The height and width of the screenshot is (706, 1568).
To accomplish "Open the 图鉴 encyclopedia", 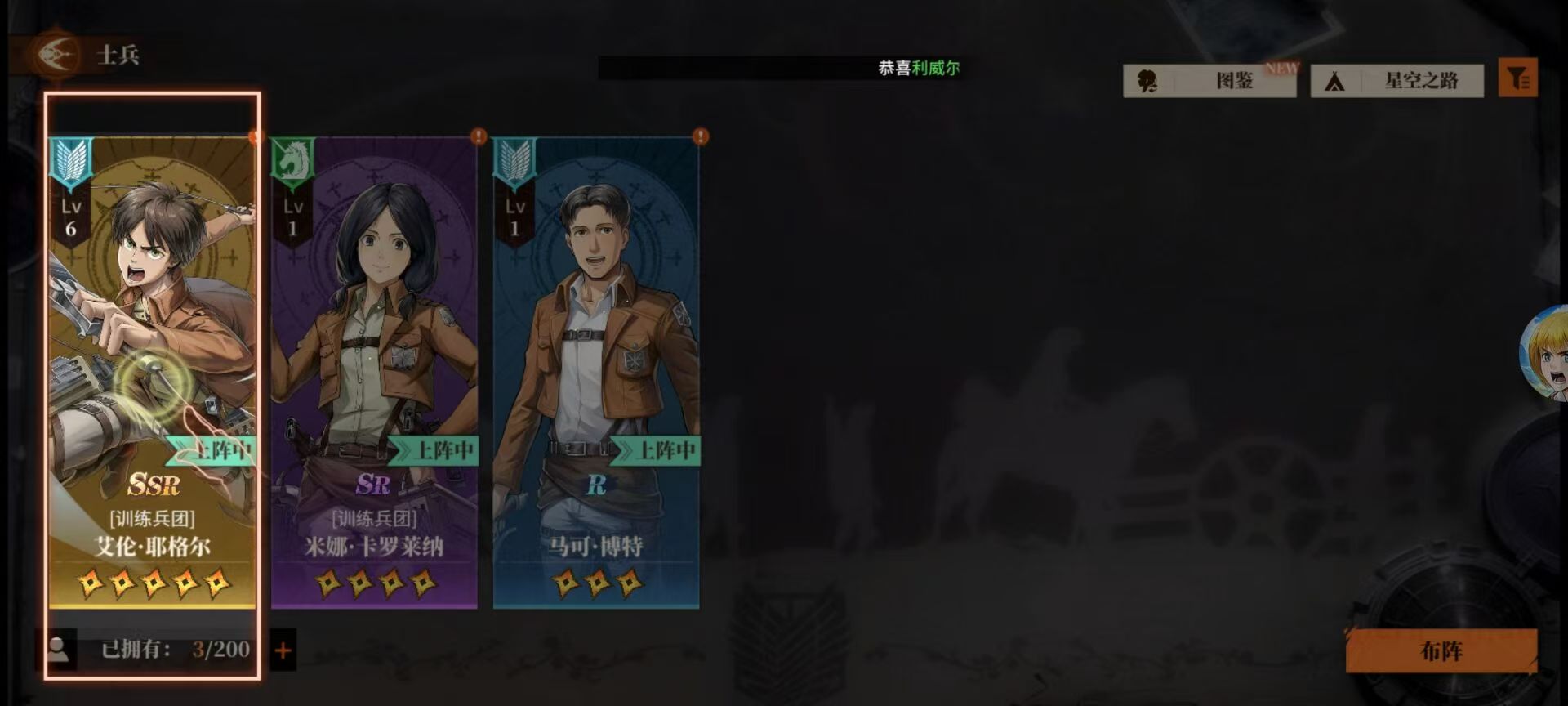I will (x=1209, y=80).
